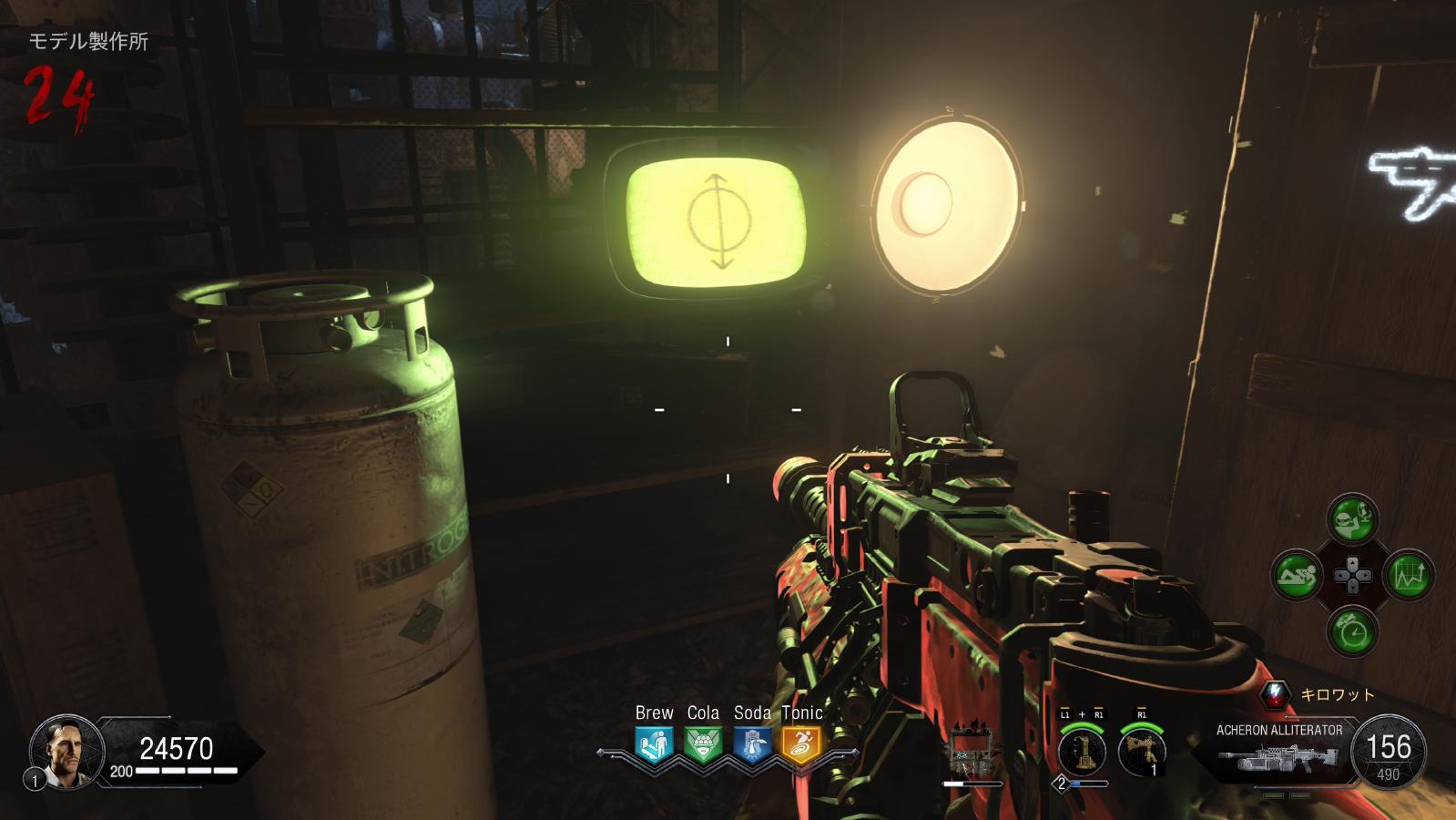Image resolution: width=1456 pixels, height=820 pixels.
Task: Use the alarm clock elixir
Action: (x=1352, y=630)
